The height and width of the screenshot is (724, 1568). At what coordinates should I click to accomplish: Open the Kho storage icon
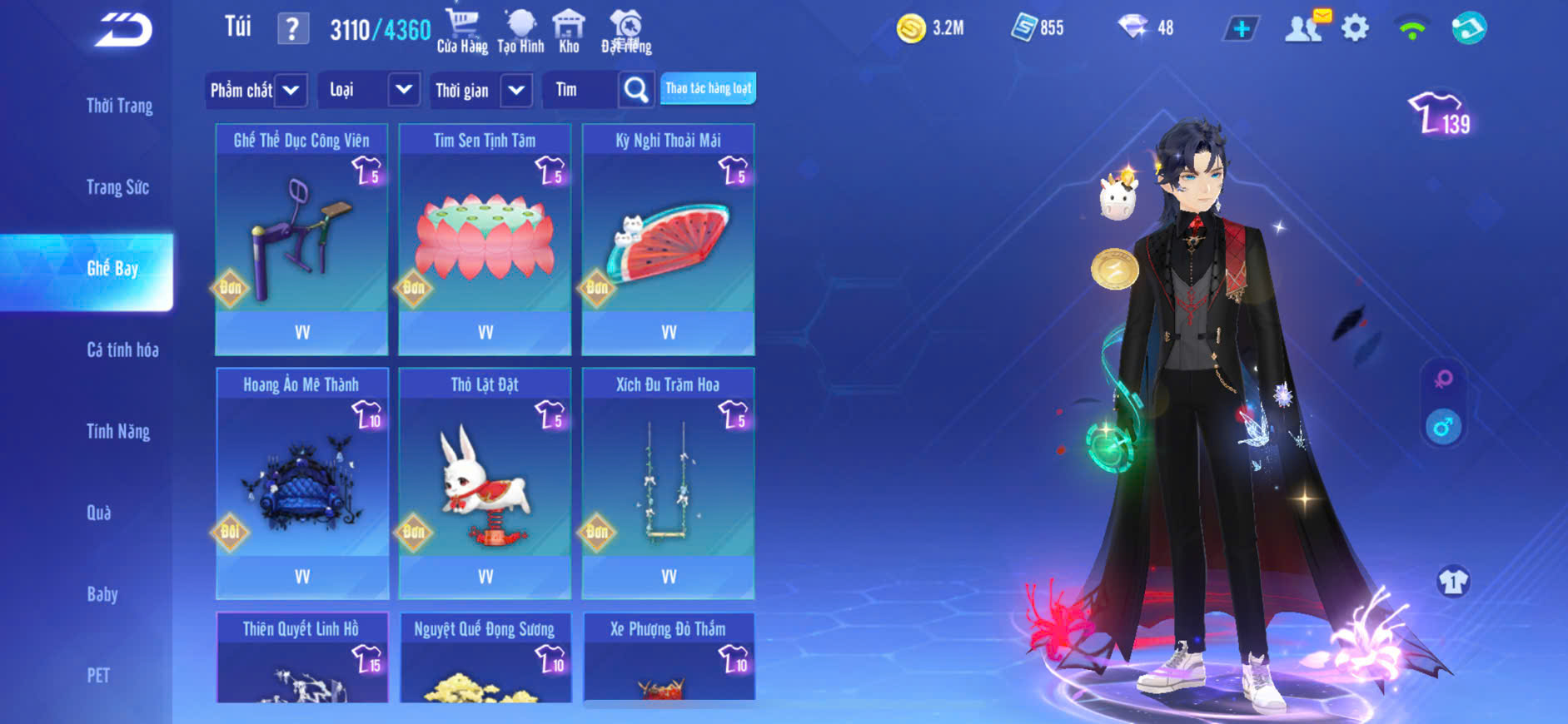point(569,32)
